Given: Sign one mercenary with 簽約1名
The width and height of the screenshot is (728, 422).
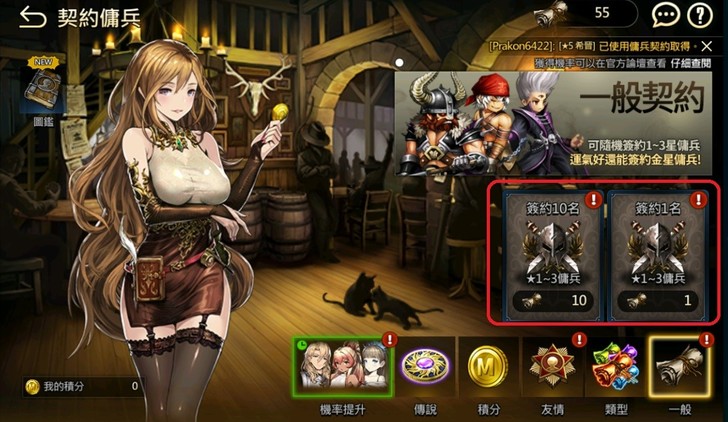Looking at the screenshot, I should pyautogui.click(x=658, y=253).
